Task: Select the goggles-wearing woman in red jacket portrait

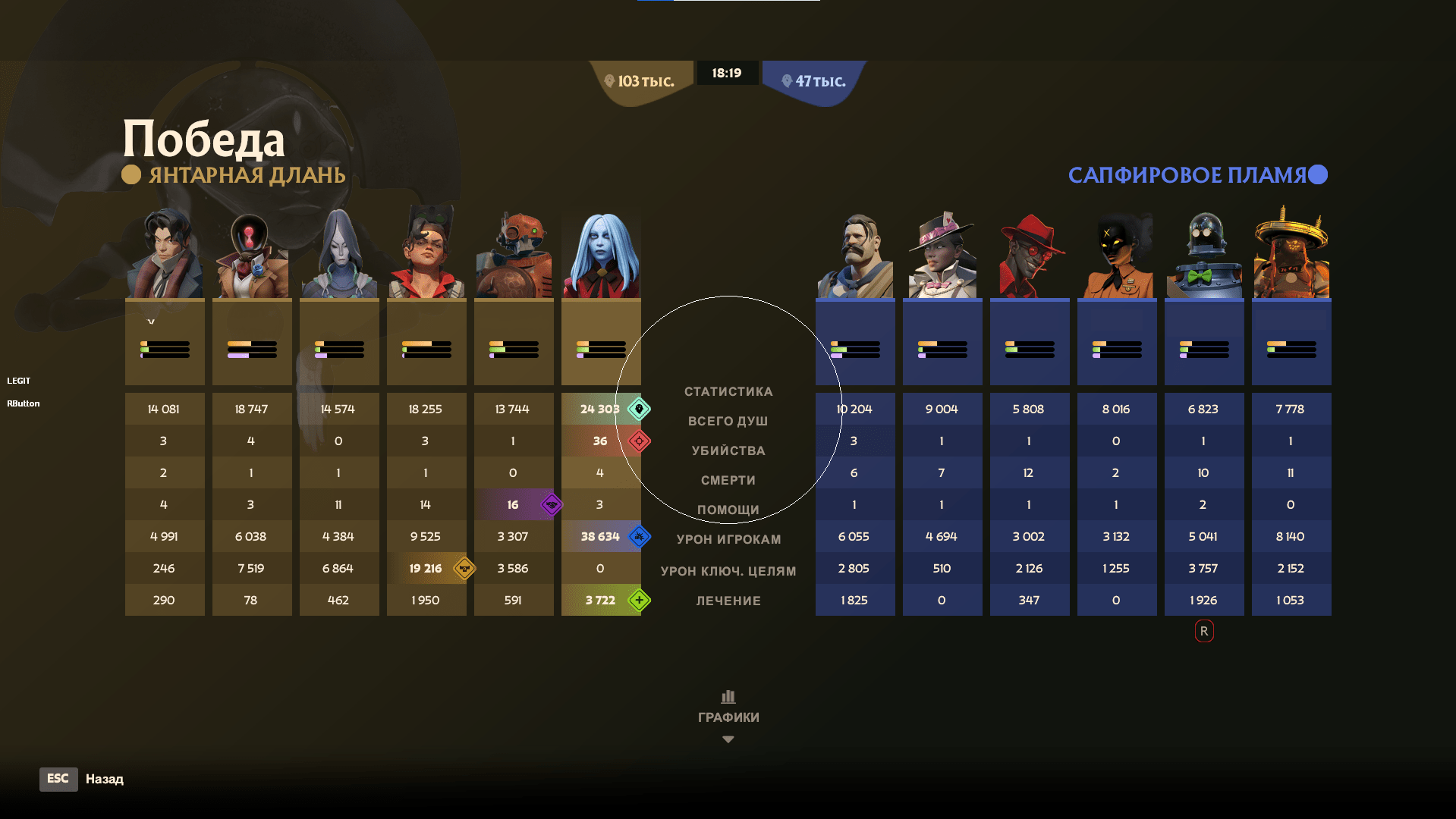Action: [x=426, y=255]
